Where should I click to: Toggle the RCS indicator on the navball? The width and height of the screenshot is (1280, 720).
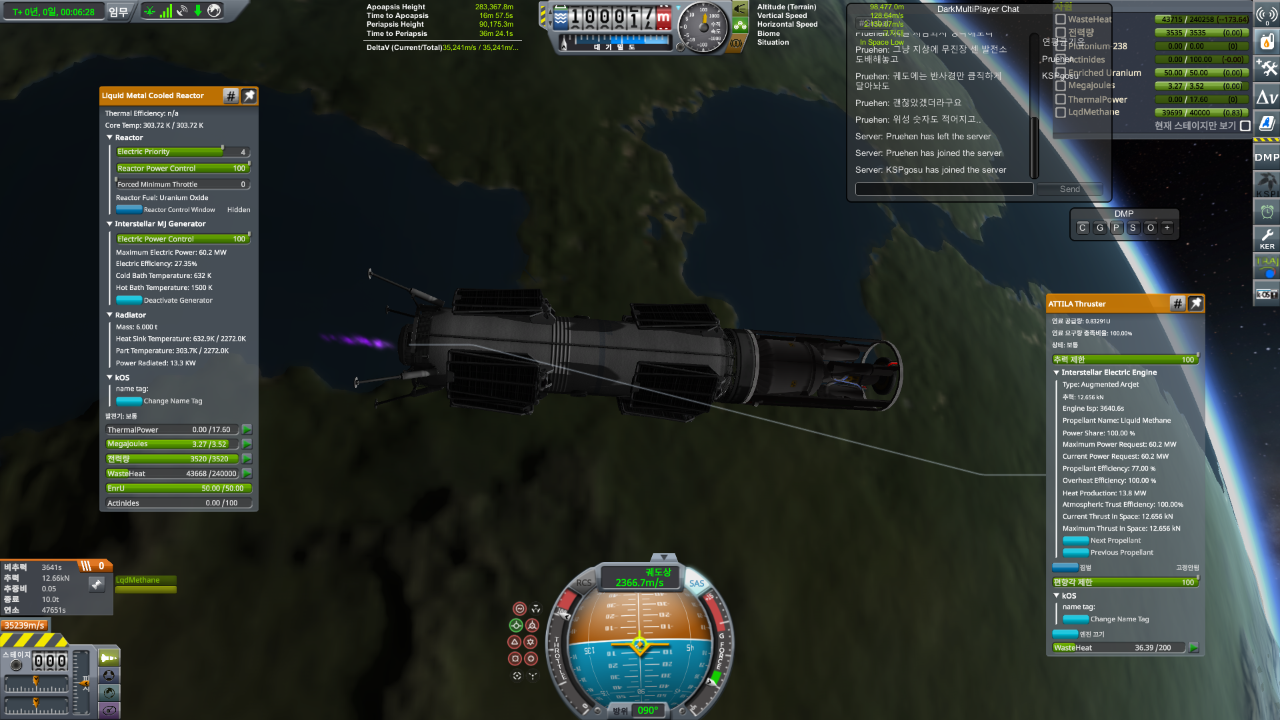tap(584, 584)
